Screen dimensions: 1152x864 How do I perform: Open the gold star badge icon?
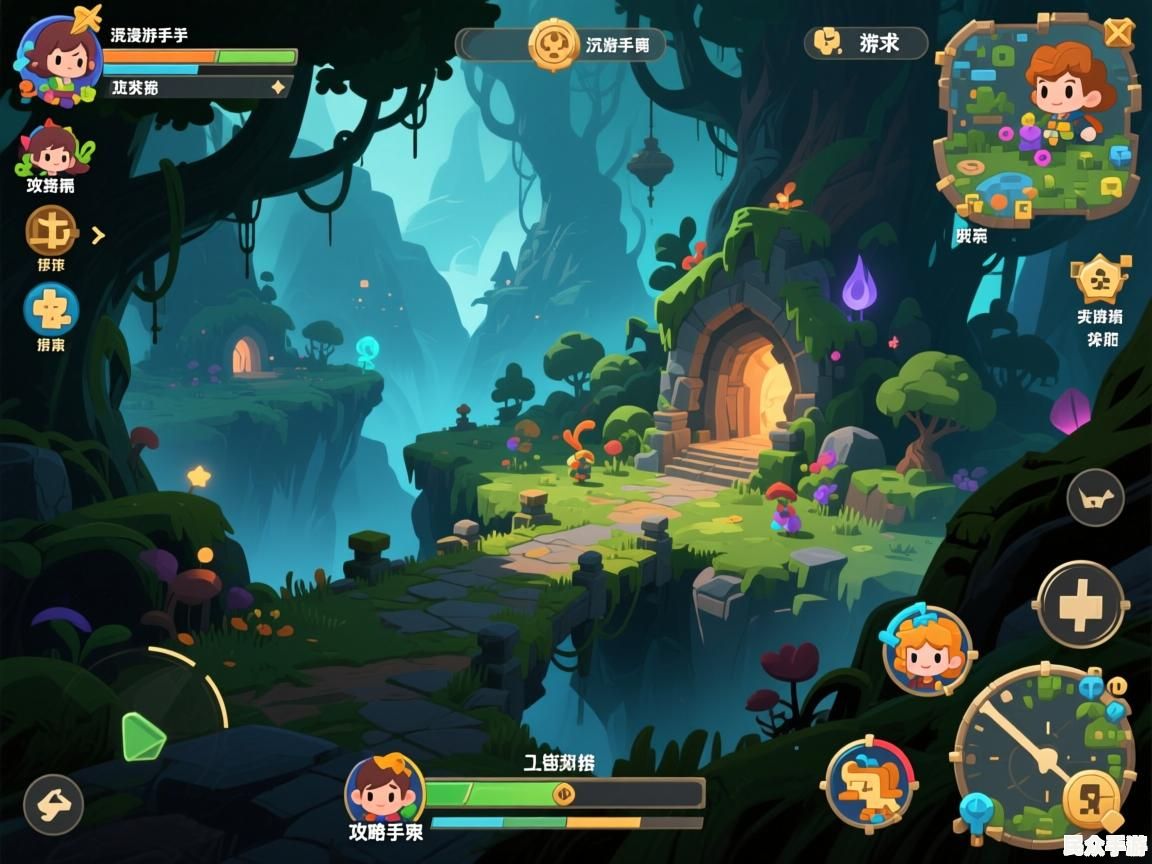[x=1101, y=279]
